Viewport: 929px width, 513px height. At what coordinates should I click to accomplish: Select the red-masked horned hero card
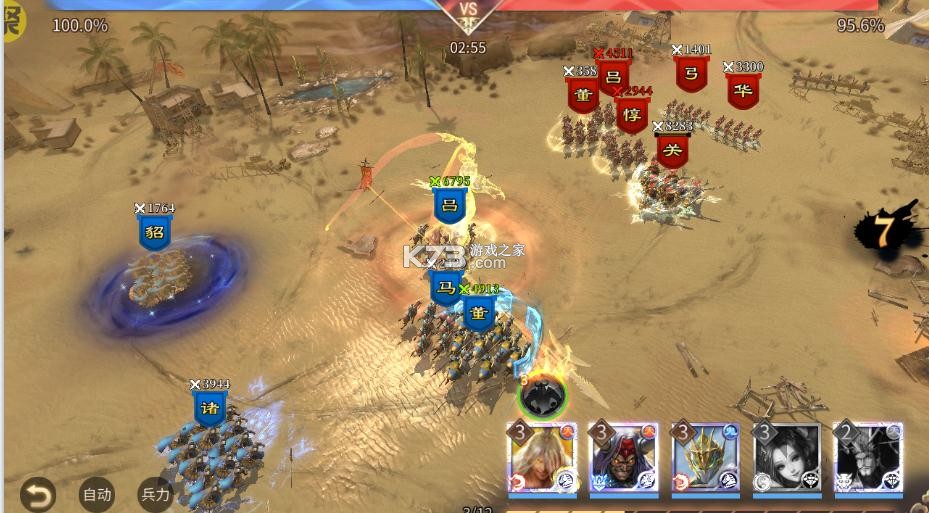pos(624,457)
